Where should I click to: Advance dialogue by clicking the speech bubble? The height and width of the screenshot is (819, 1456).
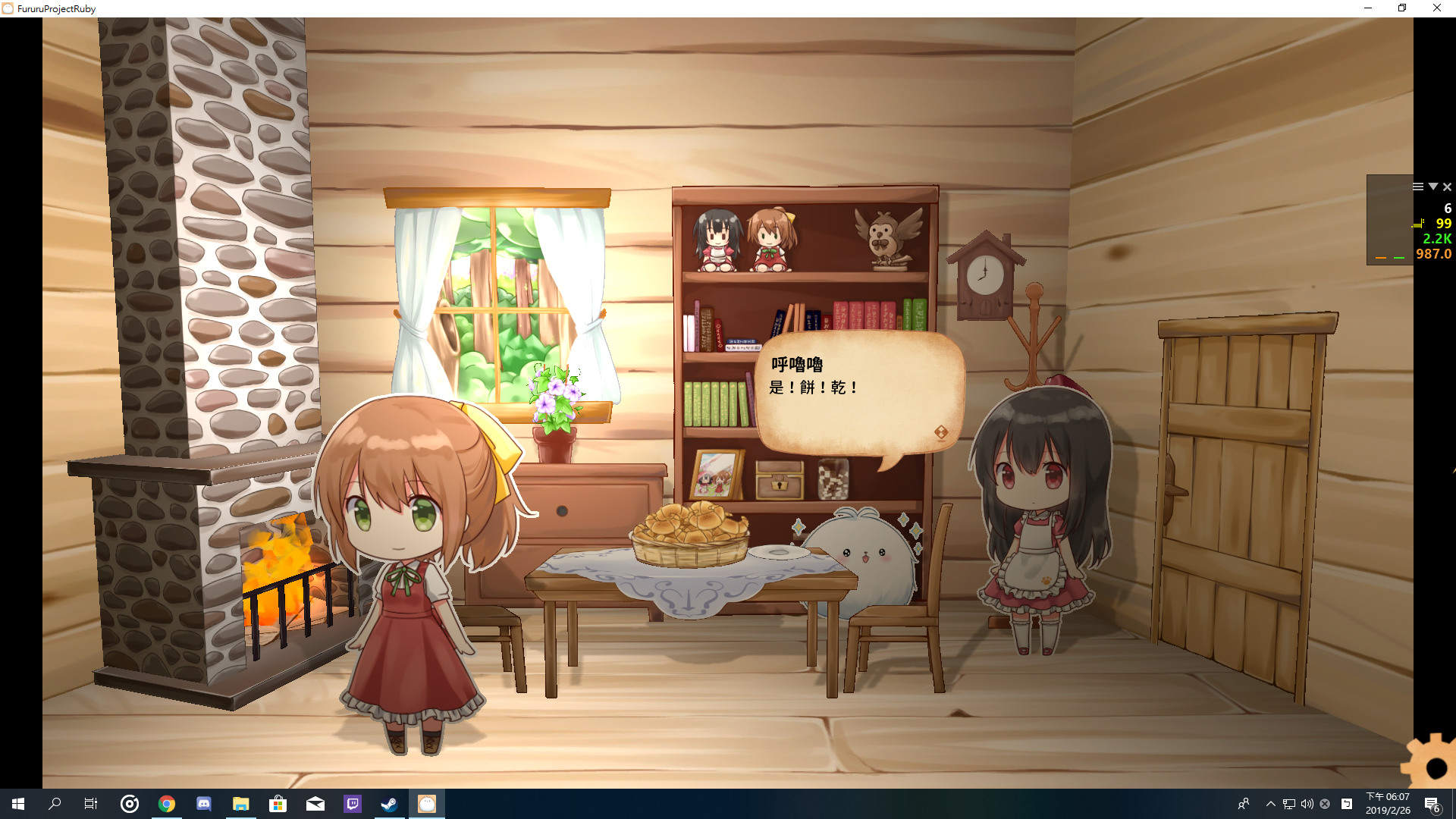(857, 387)
